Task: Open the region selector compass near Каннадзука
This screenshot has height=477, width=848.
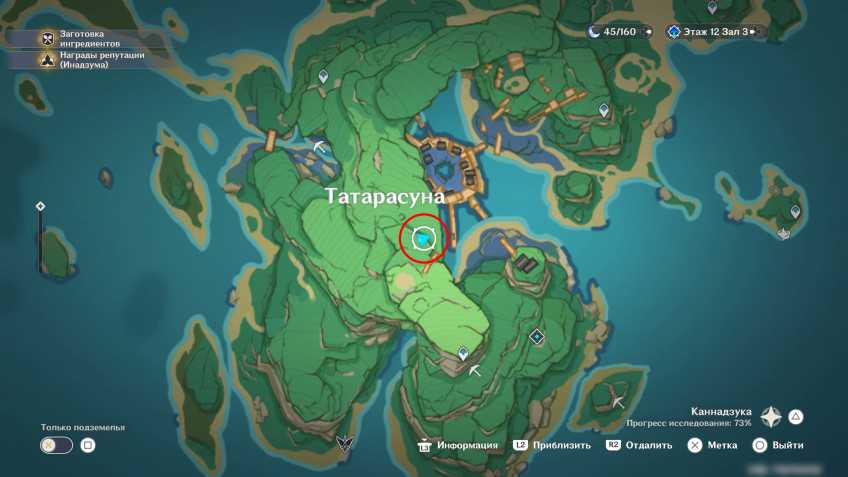Action: point(771,417)
